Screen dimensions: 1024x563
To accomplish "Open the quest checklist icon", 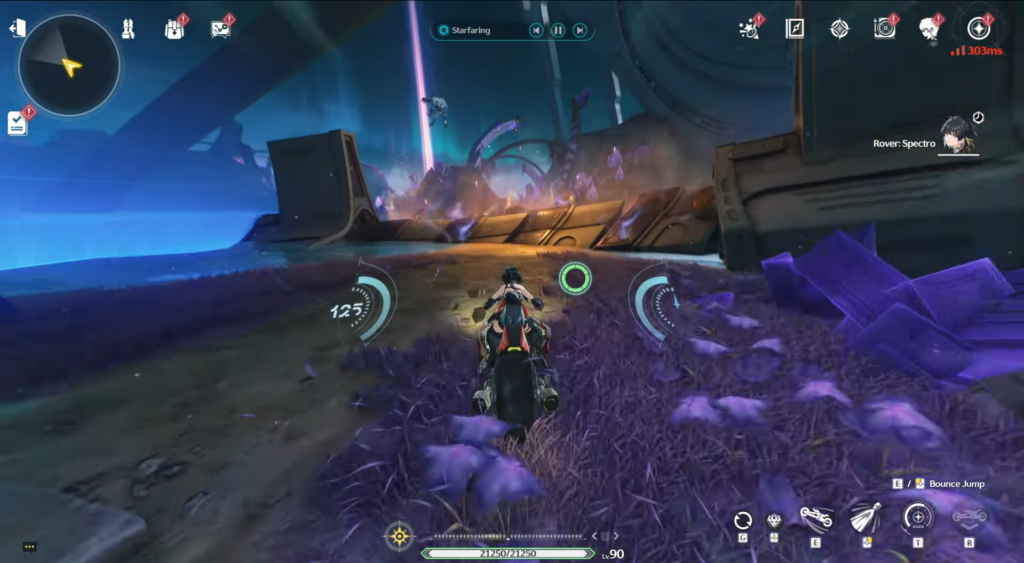I will click(18, 122).
